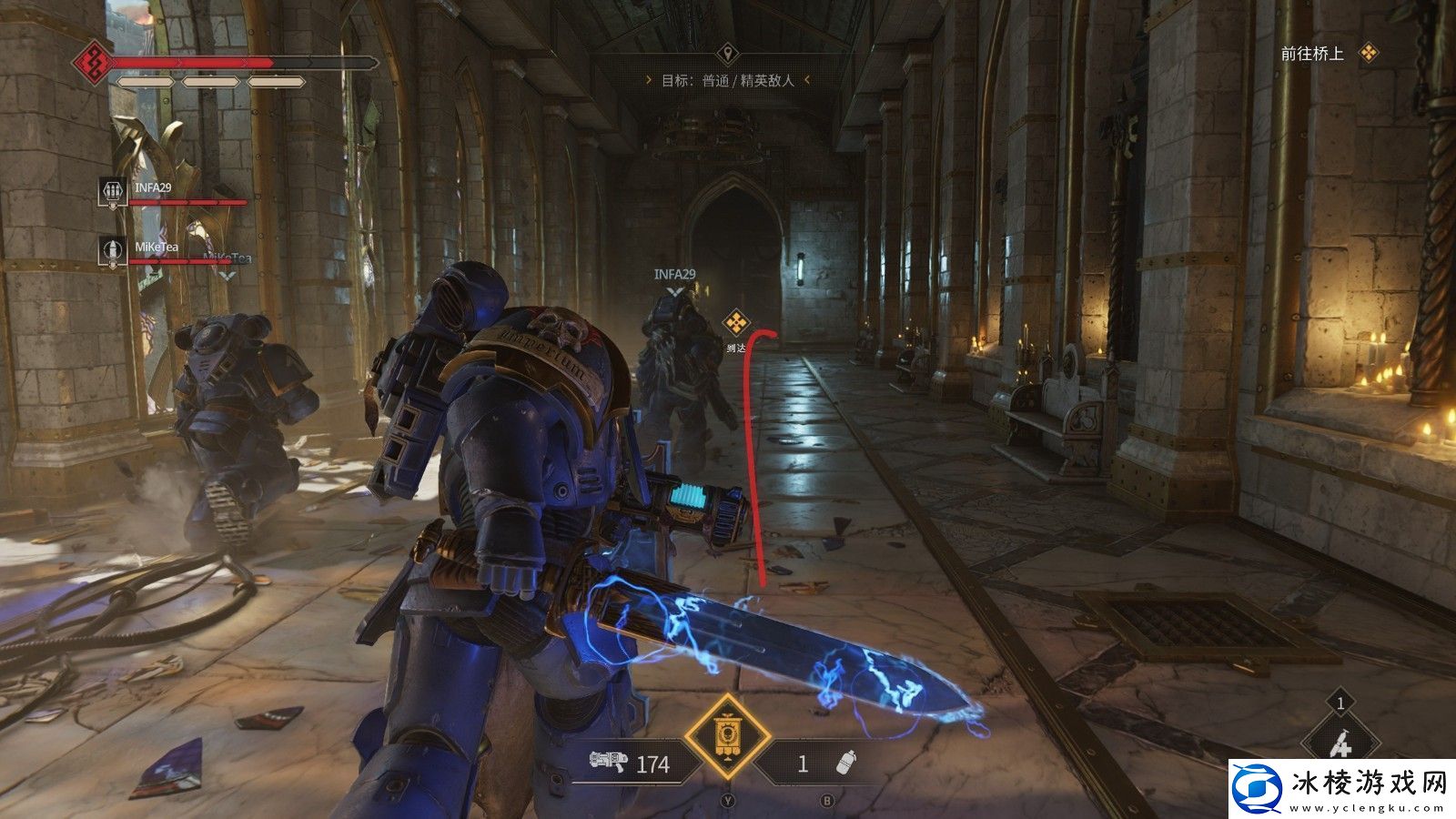1456x819 pixels.
Task: Click the red class emblem beside the health bar
Action: [x=92, y=63]
